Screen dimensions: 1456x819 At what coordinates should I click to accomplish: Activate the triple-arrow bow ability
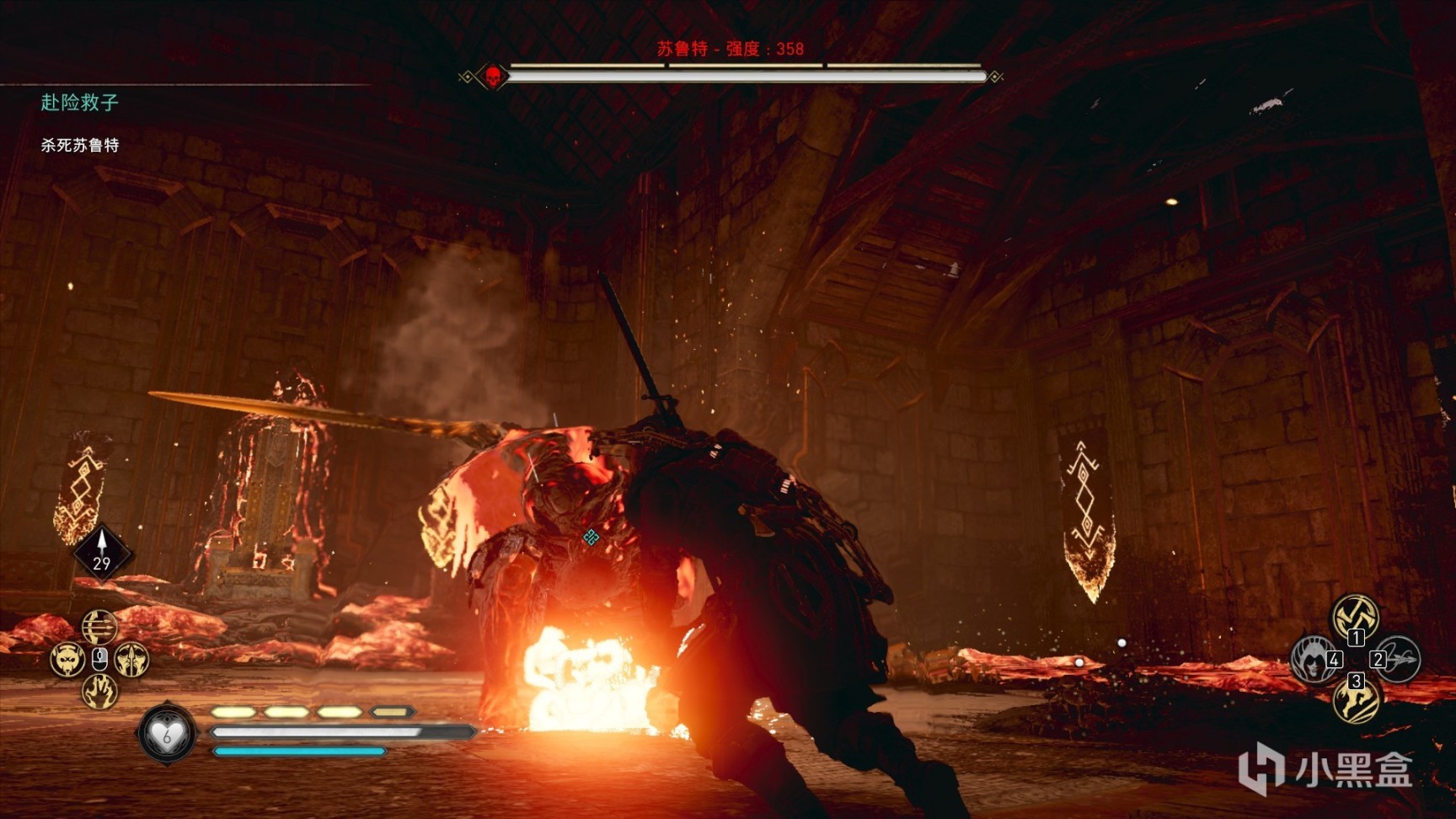[x=99, y=627]
